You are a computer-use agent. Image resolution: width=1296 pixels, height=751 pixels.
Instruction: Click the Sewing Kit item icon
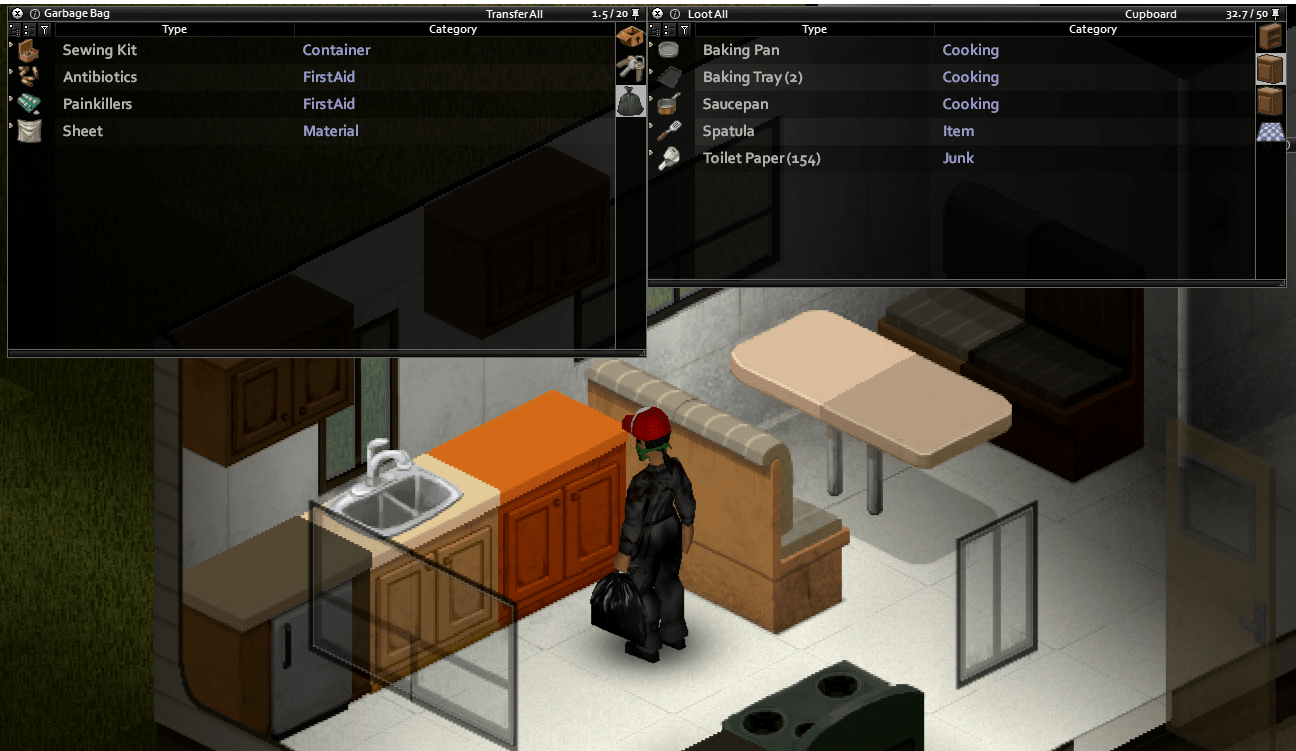point(27,50)
